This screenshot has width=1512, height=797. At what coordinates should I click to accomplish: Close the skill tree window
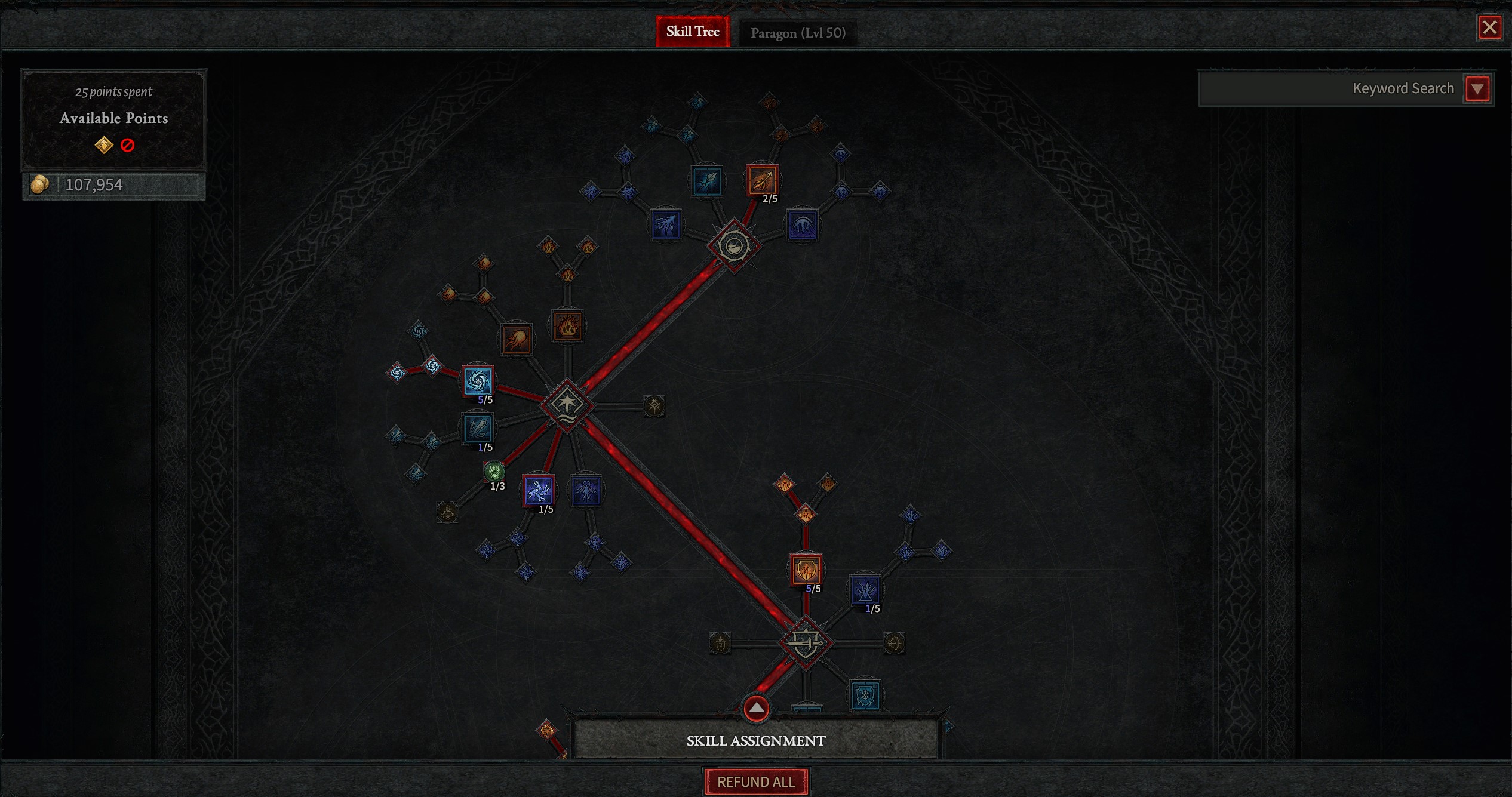(1489, 27)
